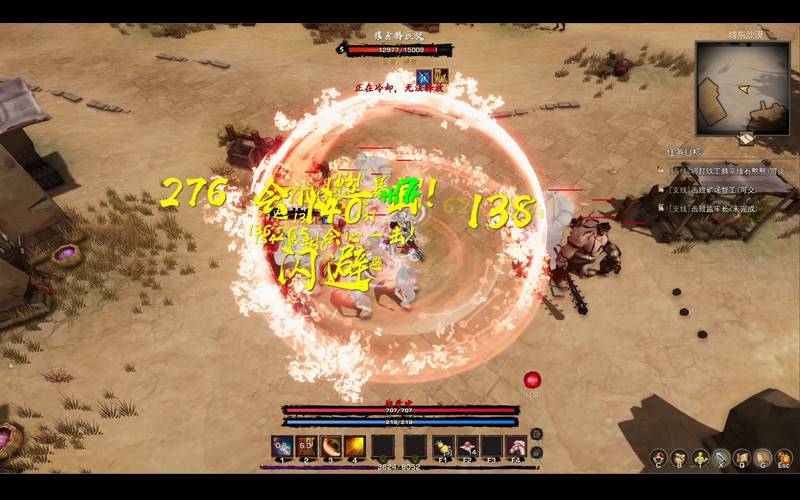Open the sword skills icon labeled X
800x500 pixels.
pos(721,457)
